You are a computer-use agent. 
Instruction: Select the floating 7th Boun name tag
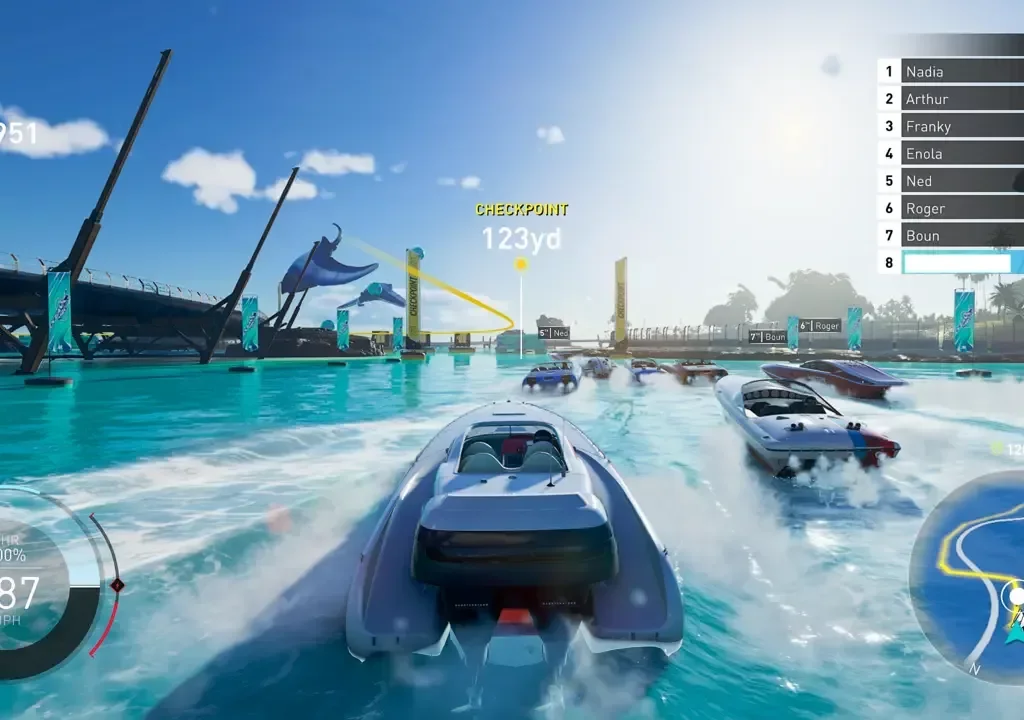pos(767,337)
